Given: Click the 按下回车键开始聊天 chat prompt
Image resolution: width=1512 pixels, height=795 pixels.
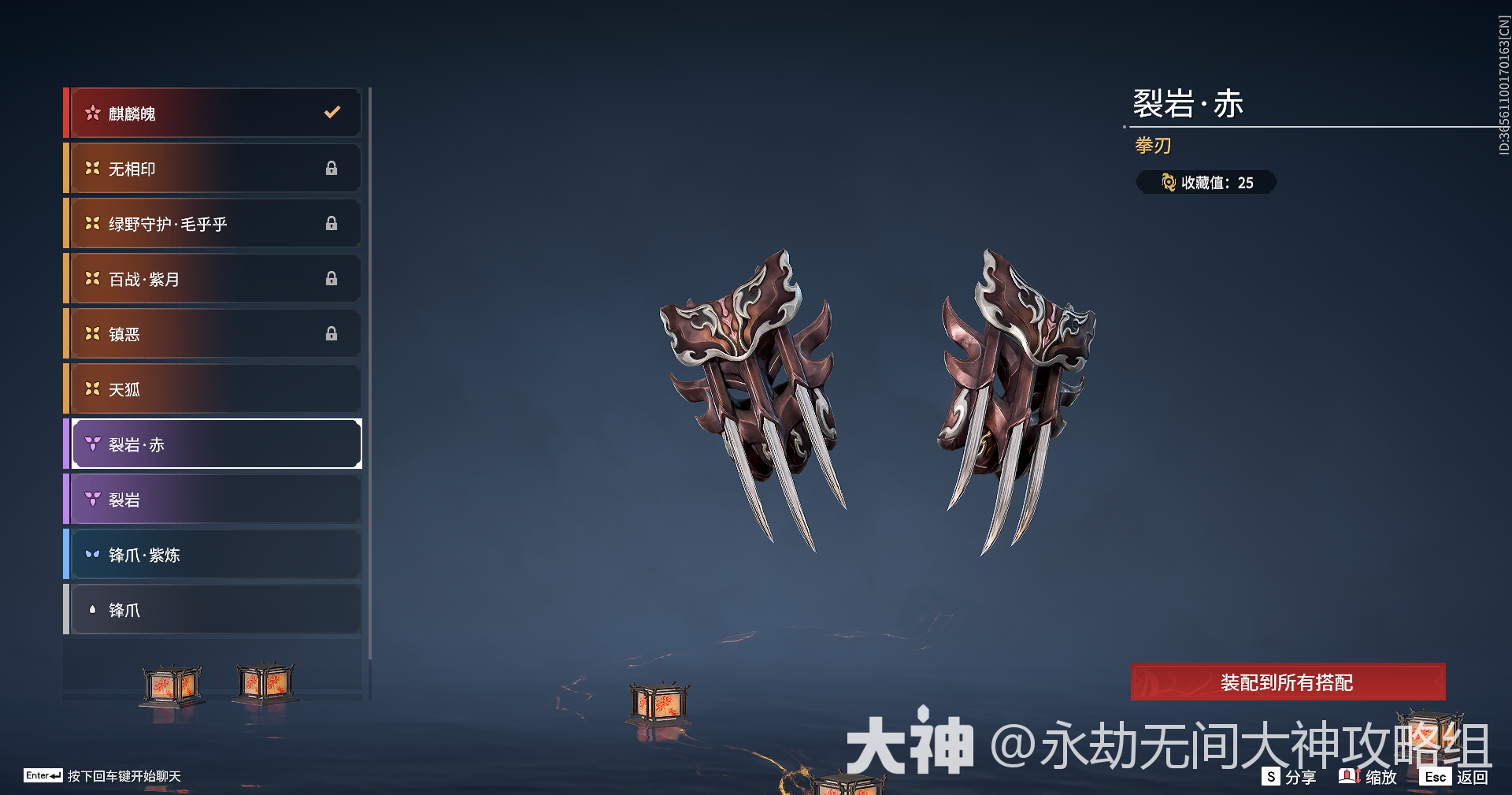Looking at the screenshot, I should tap(122, 775).
